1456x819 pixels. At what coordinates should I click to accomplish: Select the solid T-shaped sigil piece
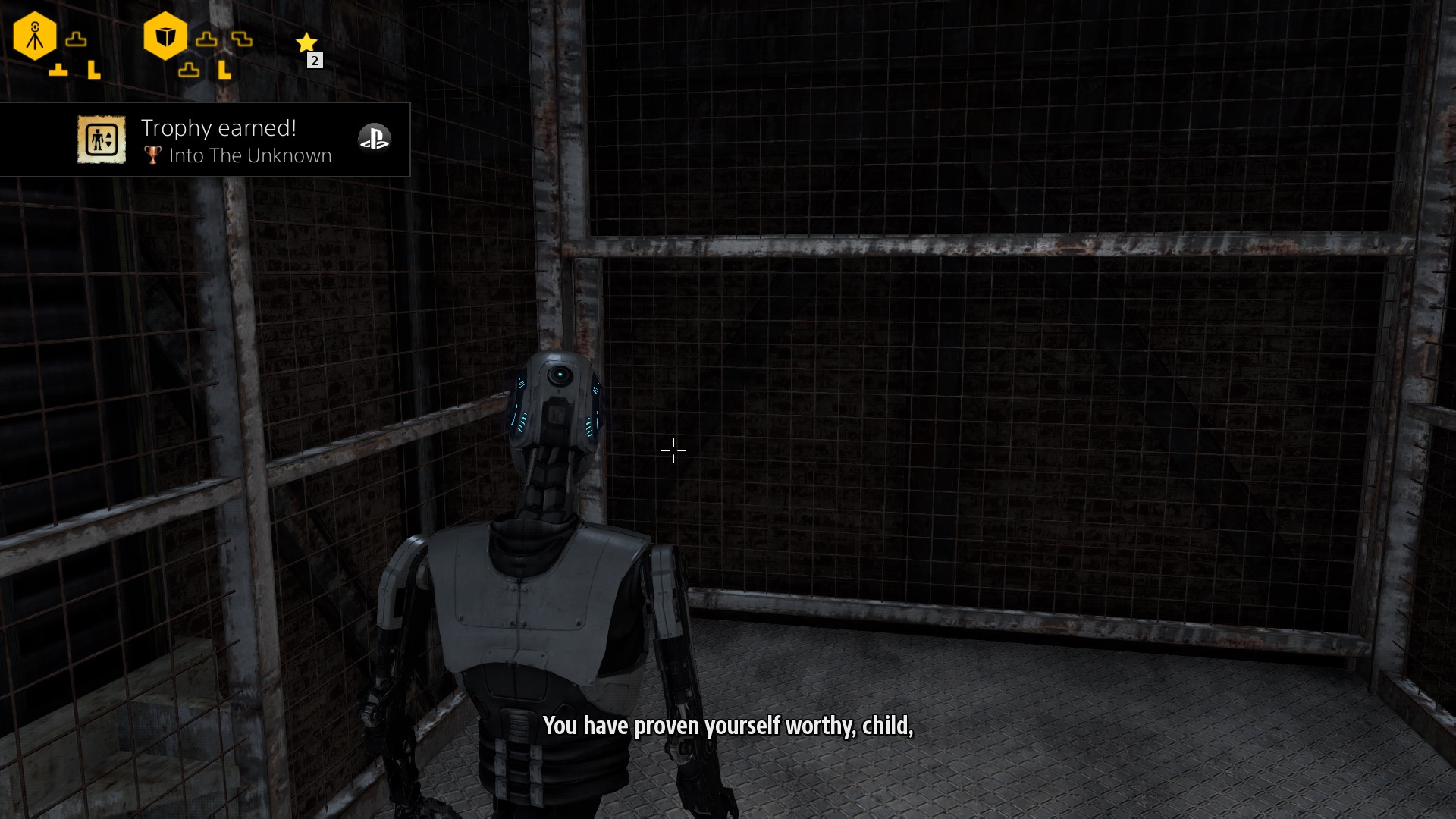[58, 71]
